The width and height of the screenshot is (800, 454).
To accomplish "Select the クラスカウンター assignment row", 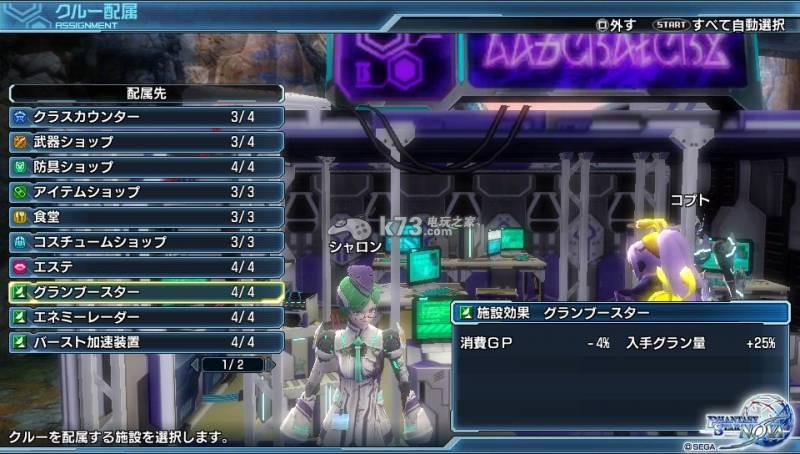I will point(146,117).
